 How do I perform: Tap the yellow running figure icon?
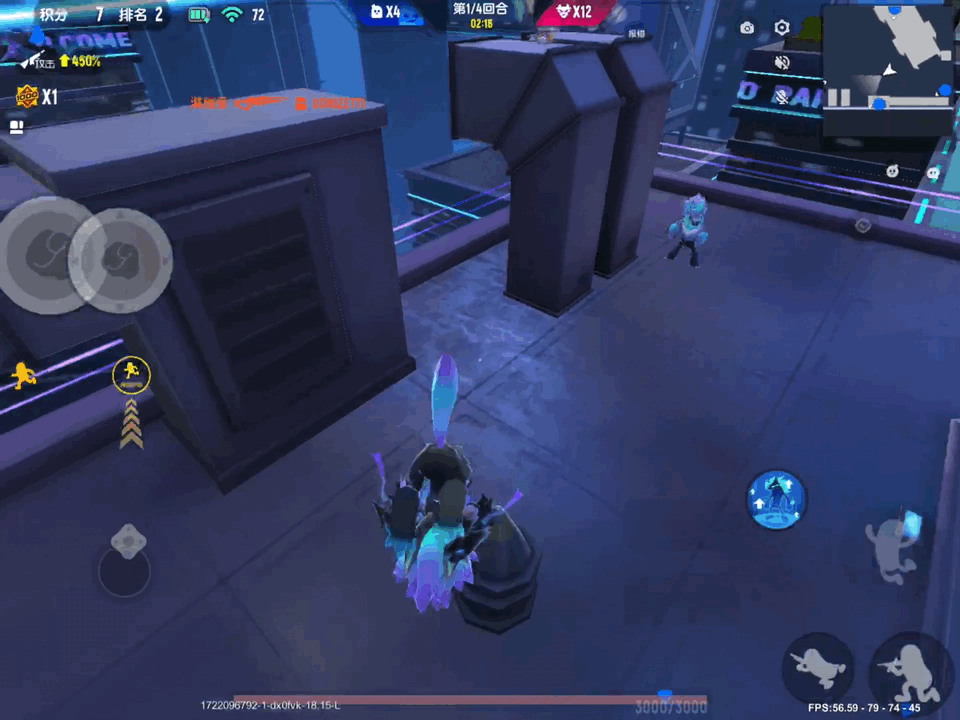click(x=22, y=375)
